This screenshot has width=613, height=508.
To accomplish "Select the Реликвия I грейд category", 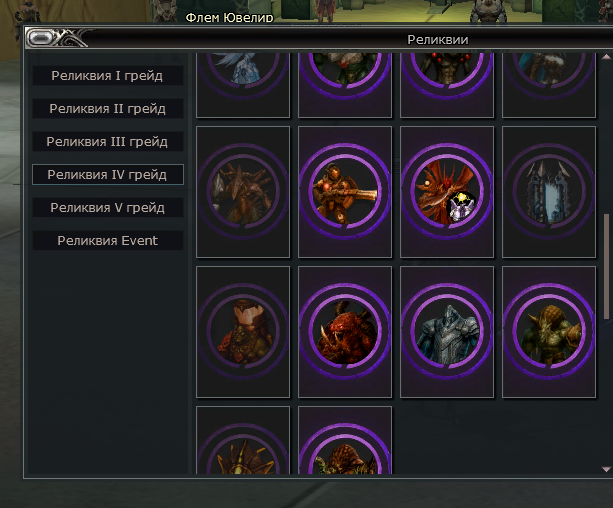I will click(107, 75).
